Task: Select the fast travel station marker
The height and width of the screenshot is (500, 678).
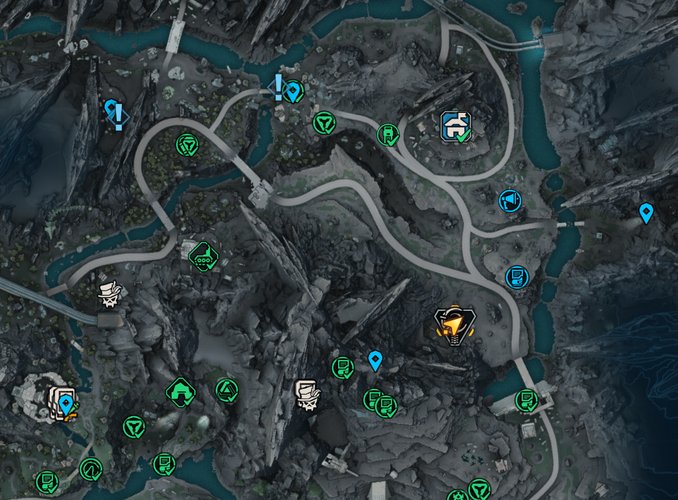Action: click(457, 125)
